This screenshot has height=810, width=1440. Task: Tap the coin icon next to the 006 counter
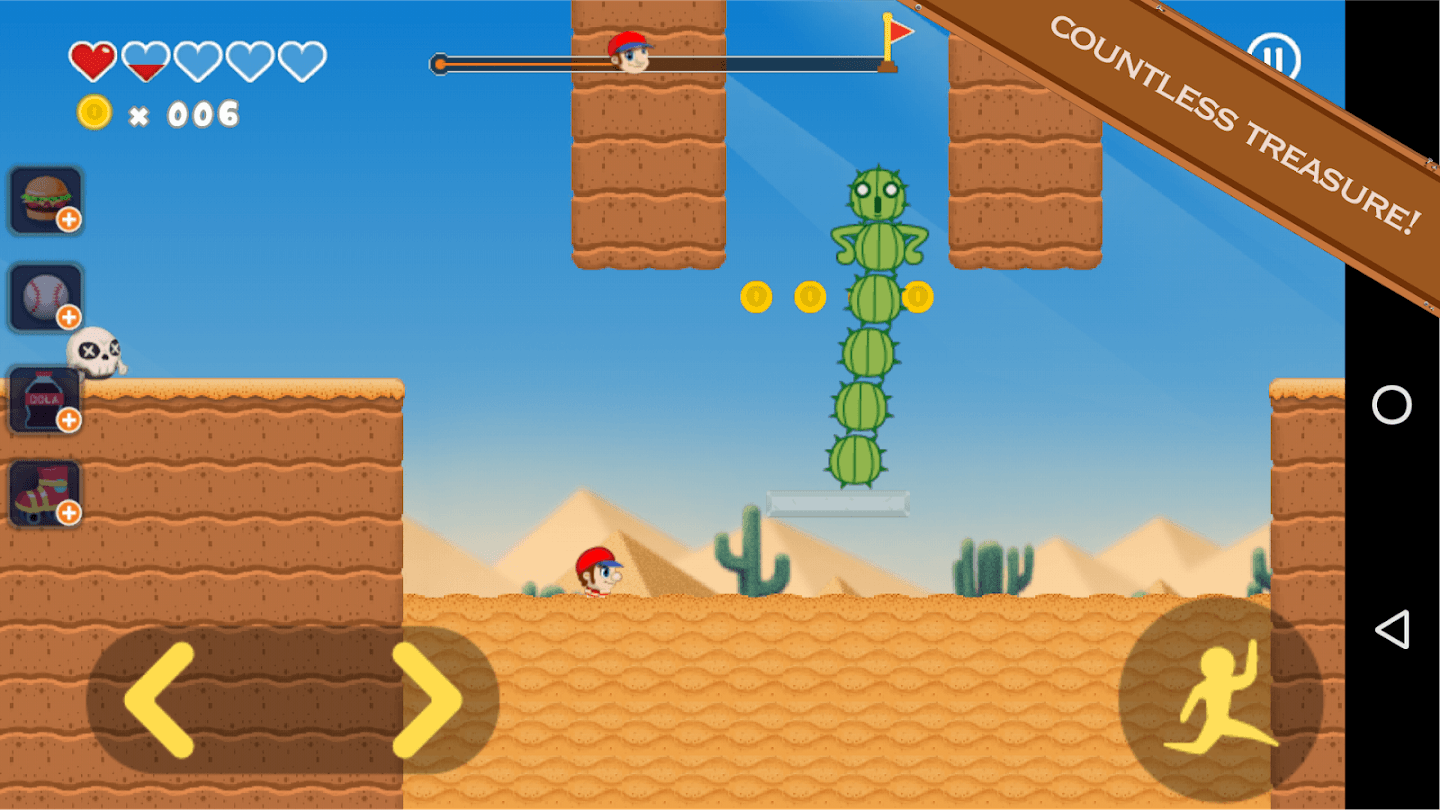(x=92, y=112)
